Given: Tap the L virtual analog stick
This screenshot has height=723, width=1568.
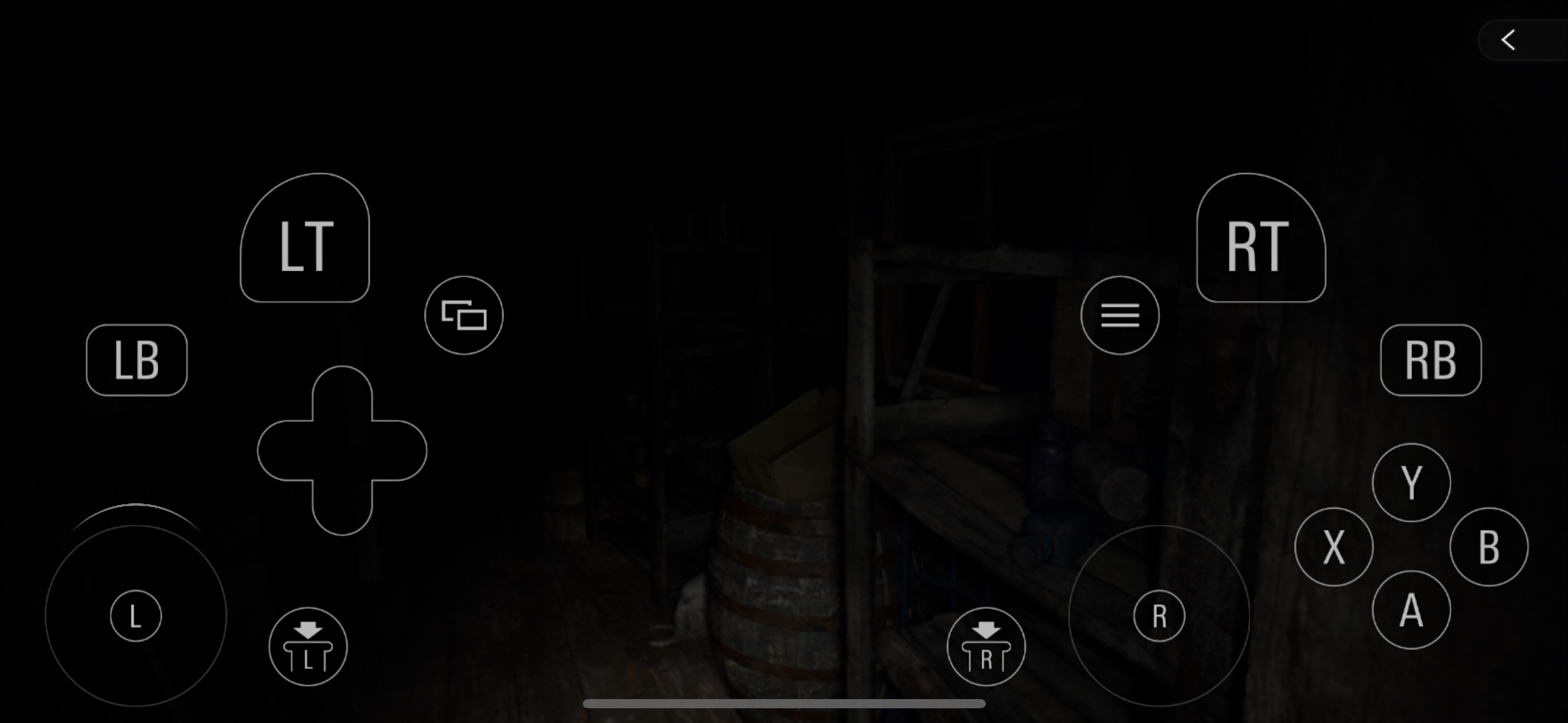Looking at the screenshot, I should pyautogui.click(x=135, y=615).
